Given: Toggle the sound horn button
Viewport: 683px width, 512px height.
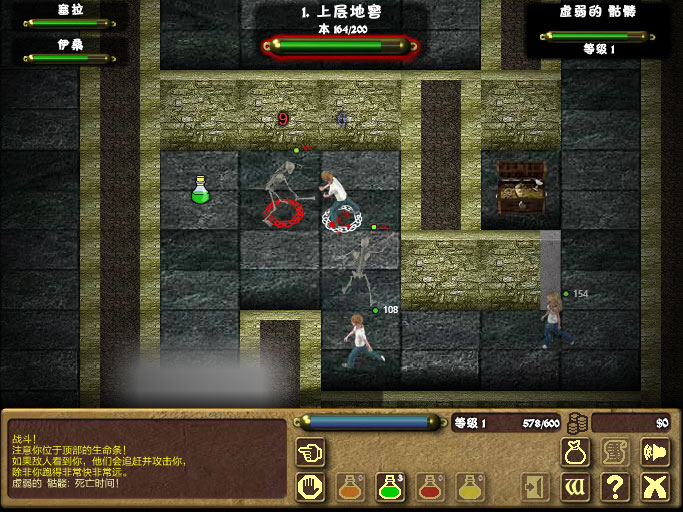Looking at the screenshot, I should (x=655, y=453).
